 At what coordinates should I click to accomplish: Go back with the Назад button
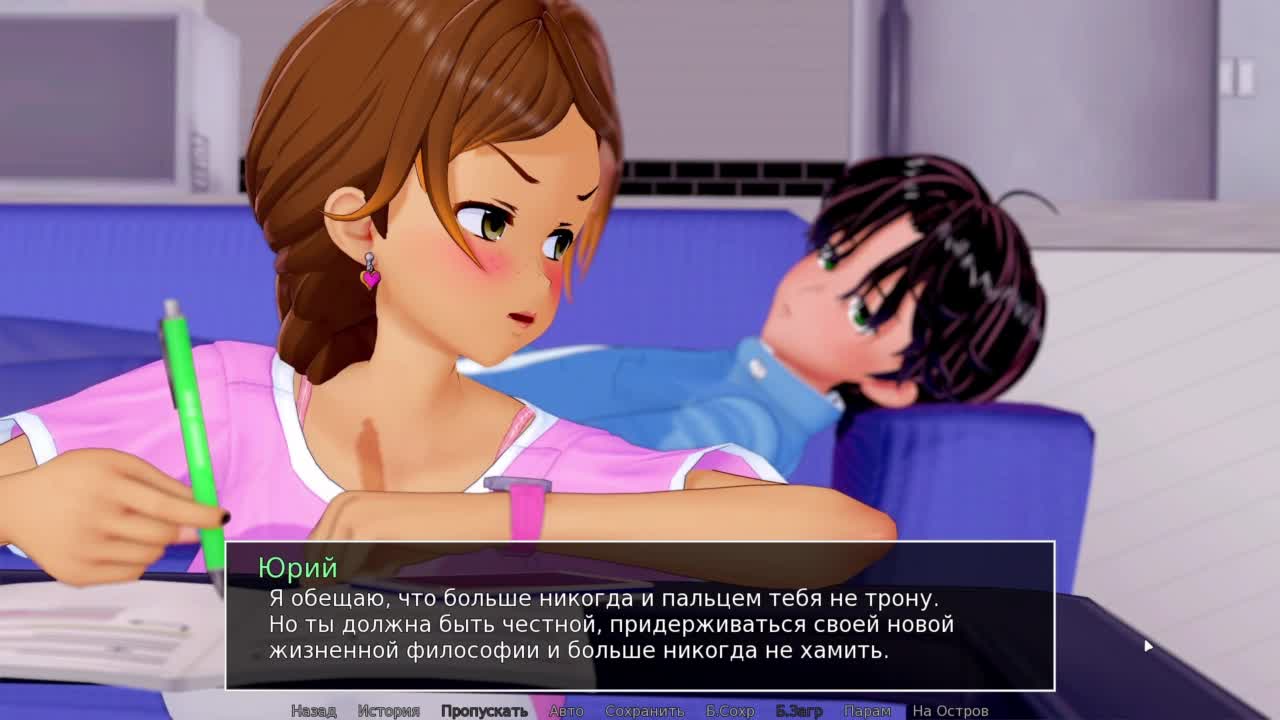pyautogui.click(x=313, y=711)
